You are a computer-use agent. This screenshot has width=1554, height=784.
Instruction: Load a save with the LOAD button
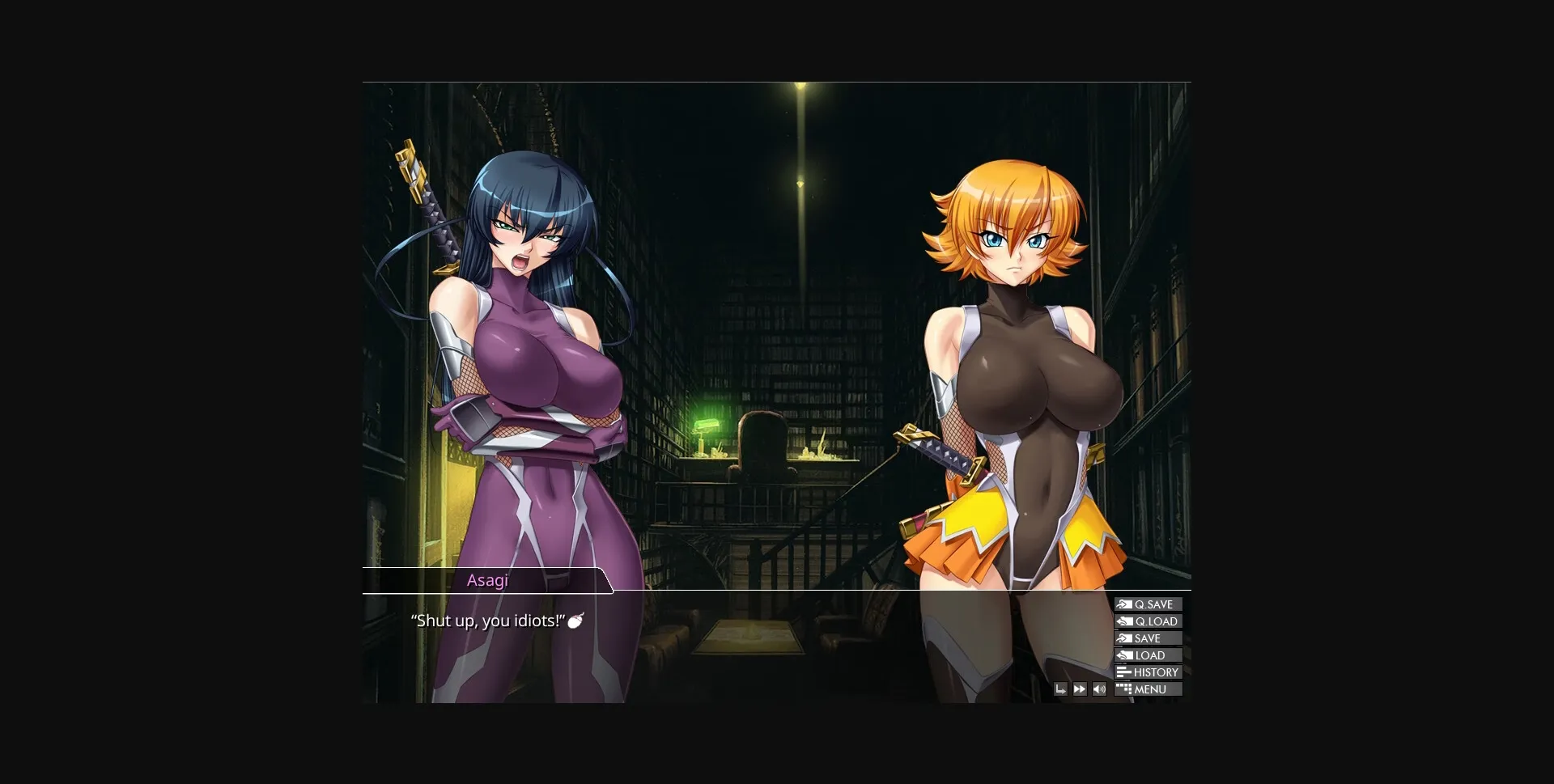1147,655
